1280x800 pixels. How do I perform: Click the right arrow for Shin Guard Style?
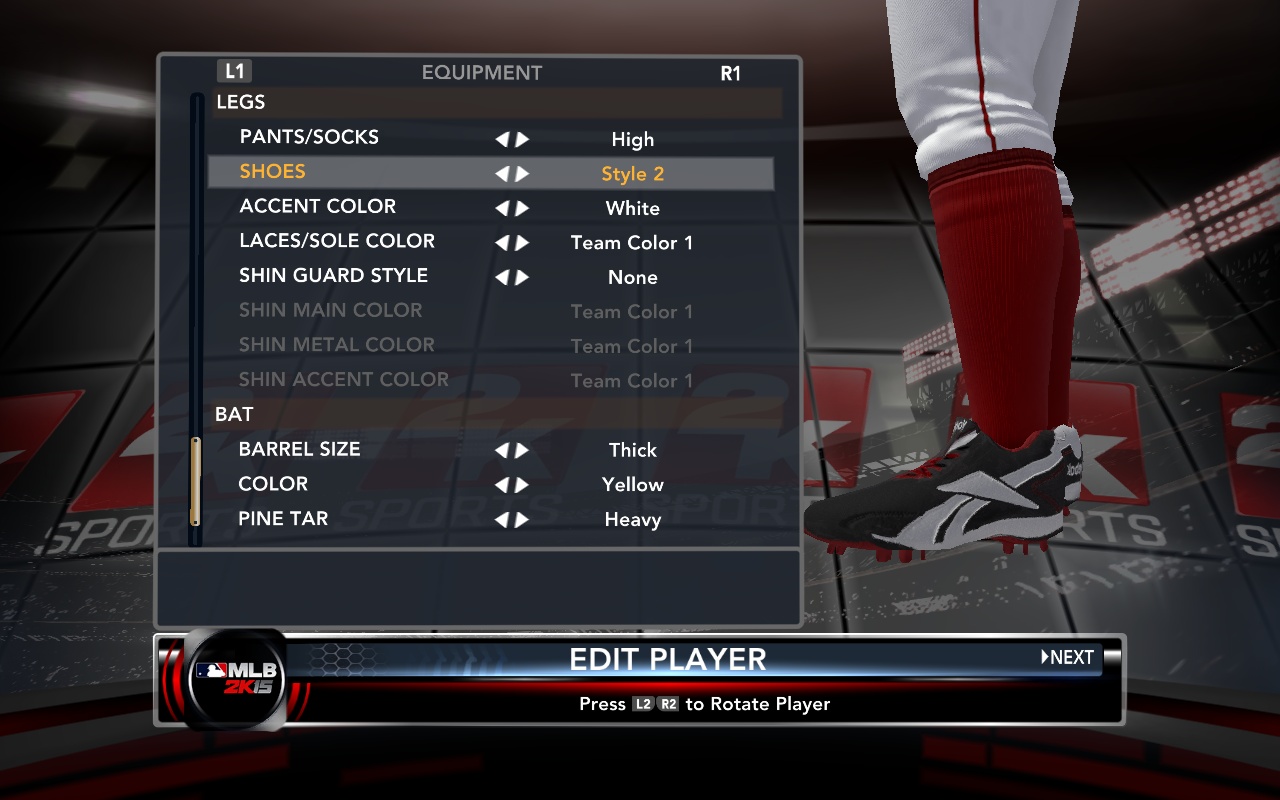tap(522, 278)
